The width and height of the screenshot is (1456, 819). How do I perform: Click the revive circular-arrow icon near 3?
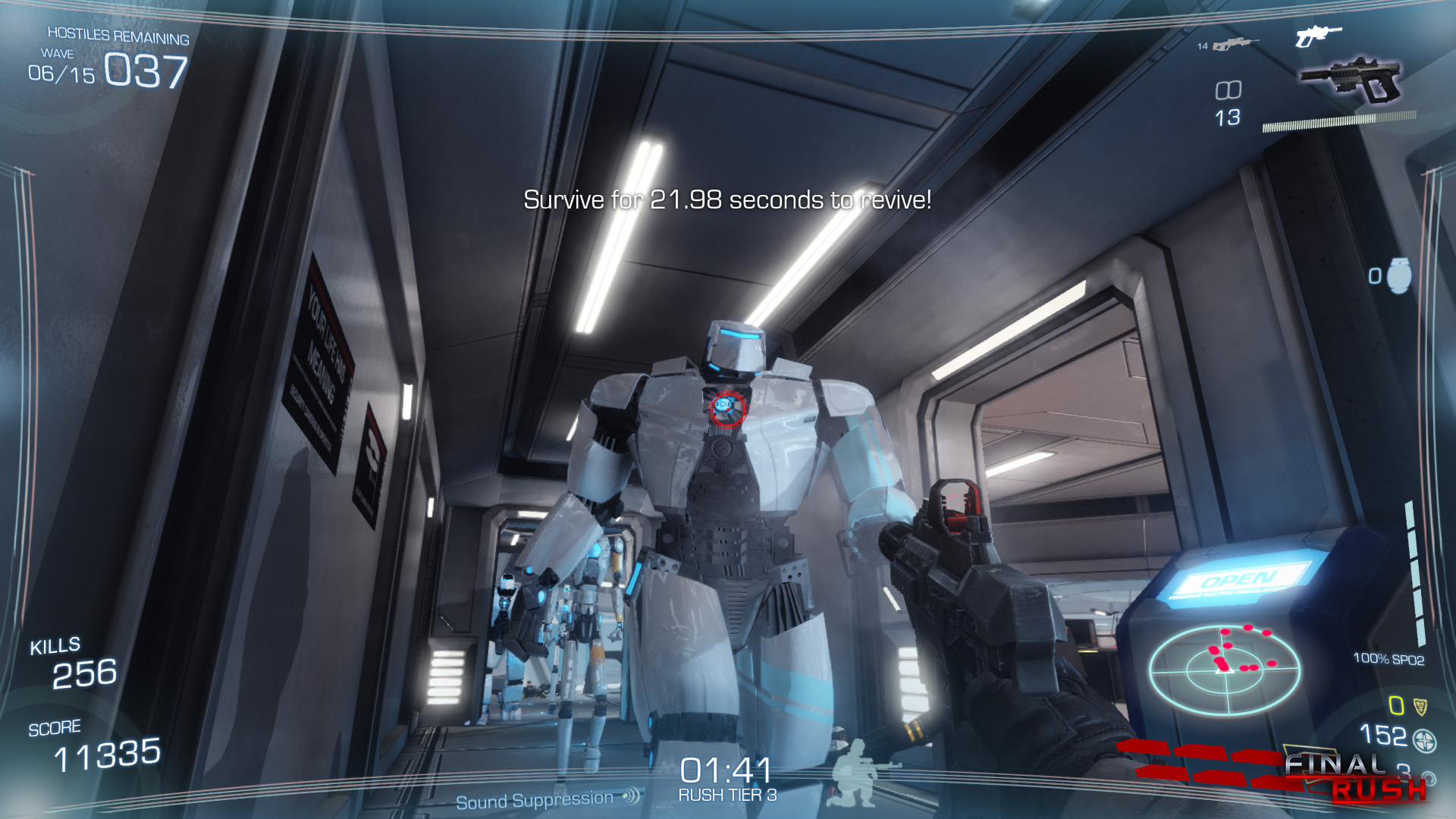click(1430, 780)
